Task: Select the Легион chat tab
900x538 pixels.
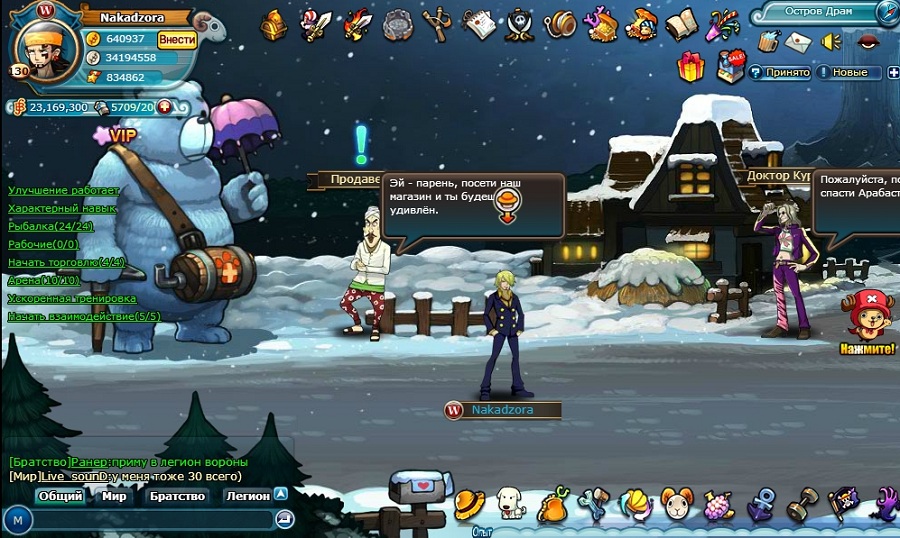Action: pos(247,496)
